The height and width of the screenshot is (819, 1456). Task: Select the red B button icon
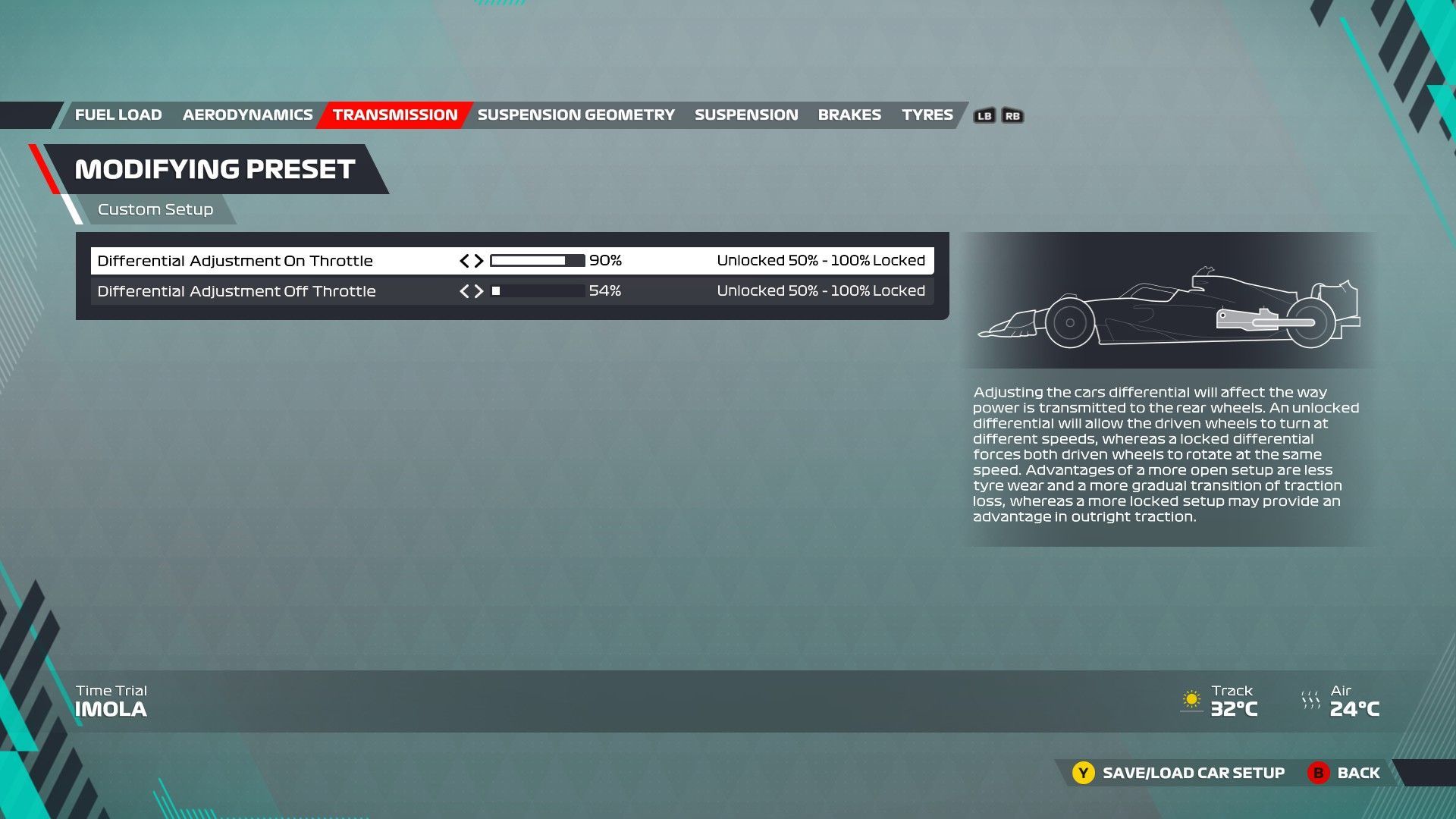point(1318,773)
